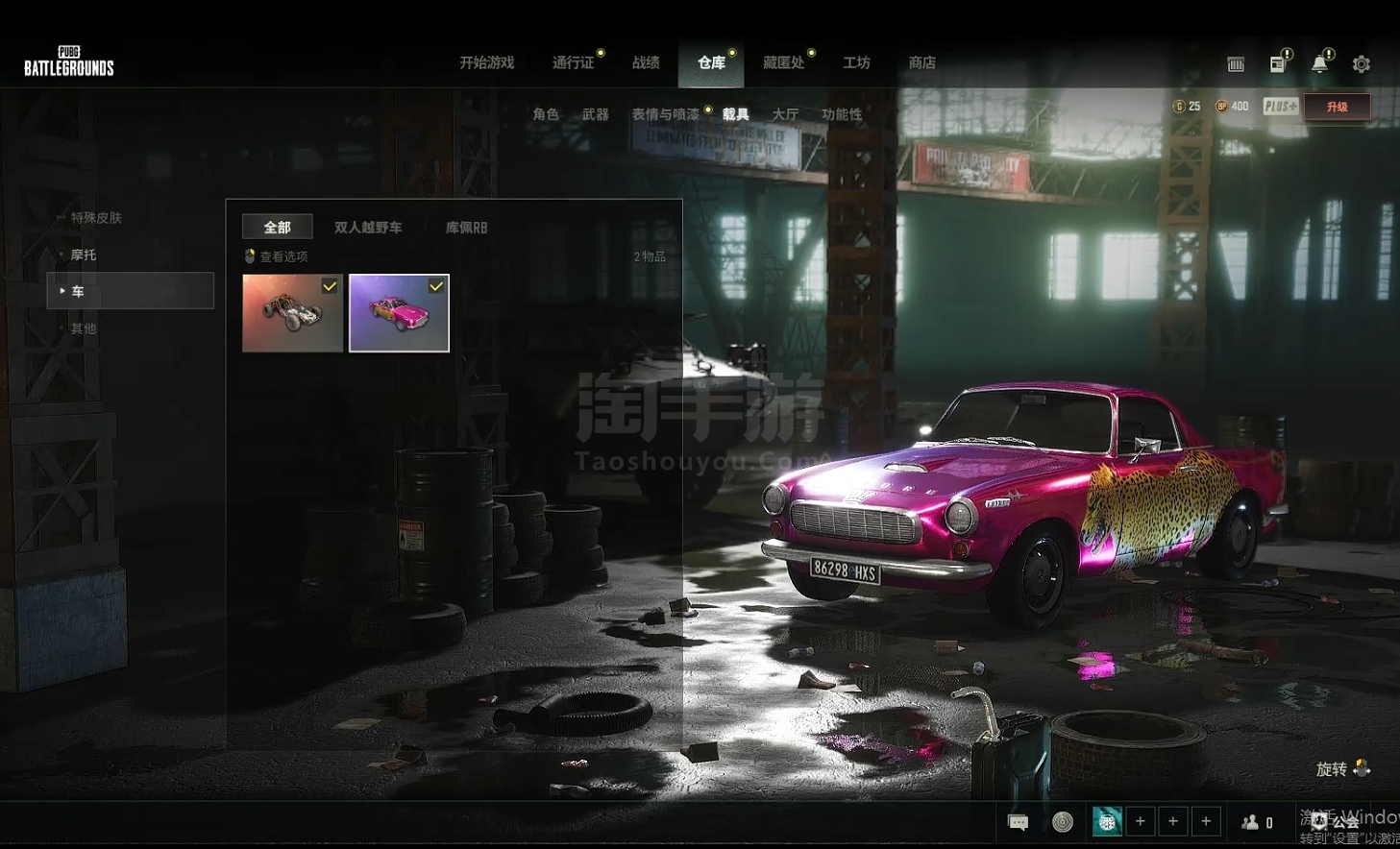Filter by 双人越野车 buggy

(368, 228)
